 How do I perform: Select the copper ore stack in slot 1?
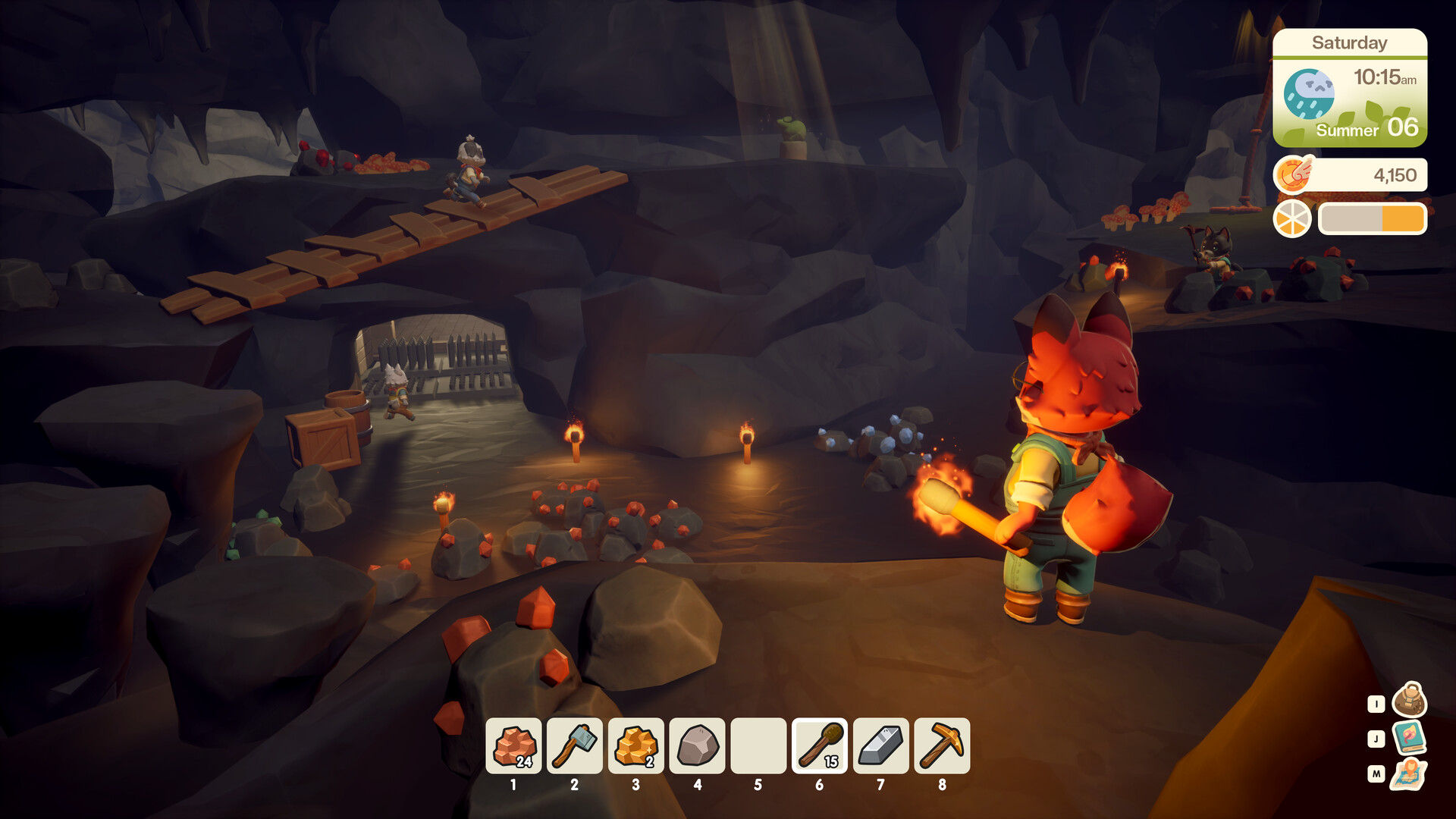(513, 746)
